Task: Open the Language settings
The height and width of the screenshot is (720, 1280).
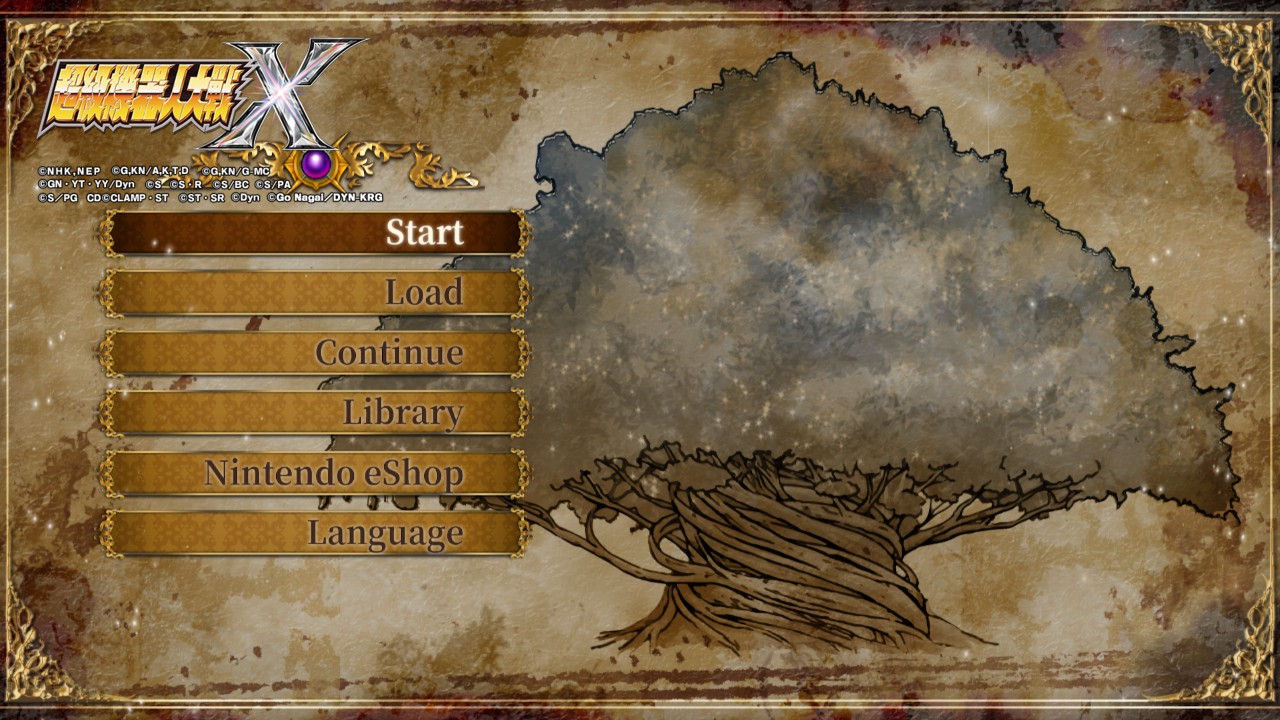Action: pyautogui.click(x=315, y=533)
